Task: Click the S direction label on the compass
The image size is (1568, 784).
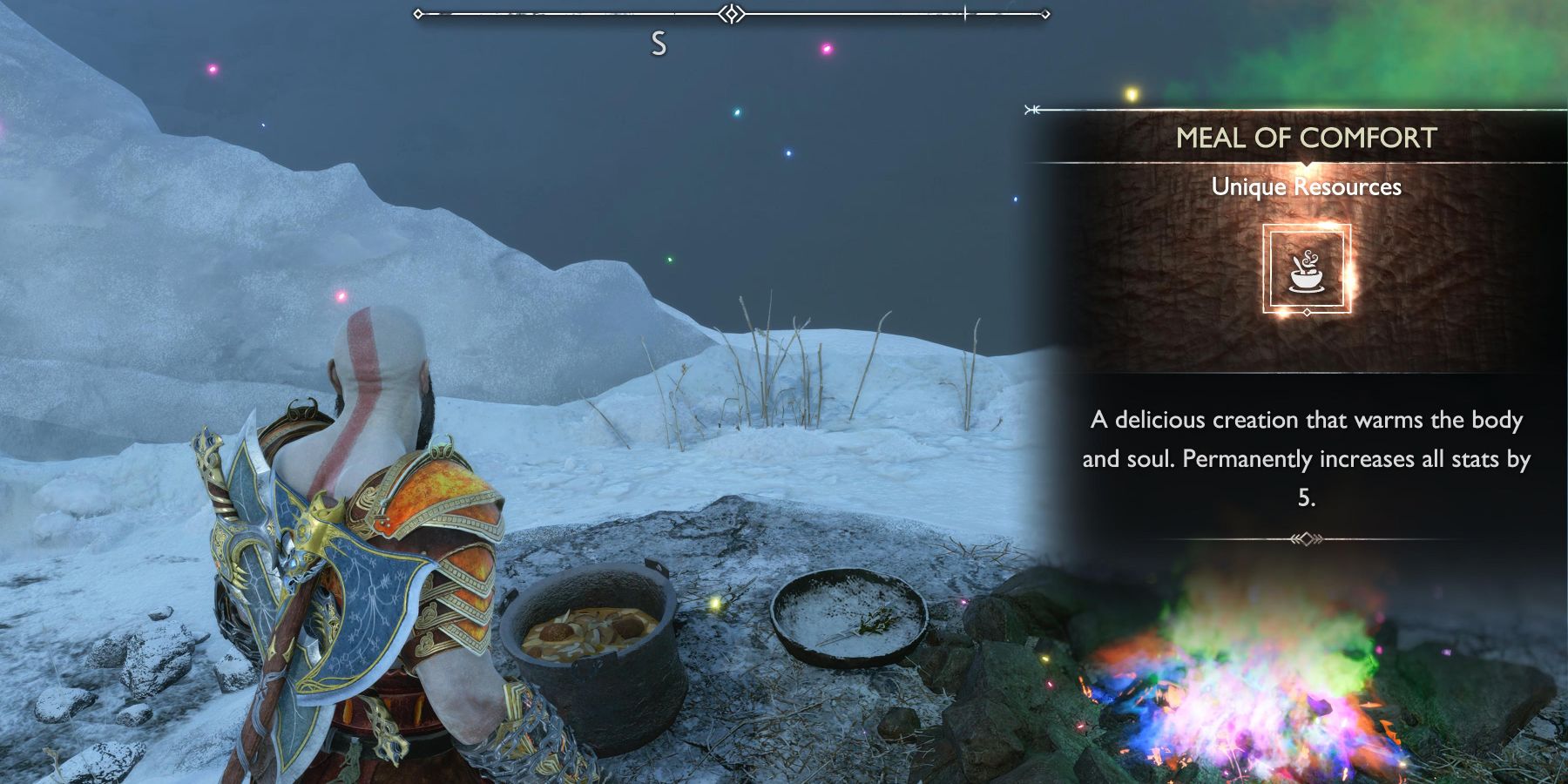Action: [x=659, y=41]
